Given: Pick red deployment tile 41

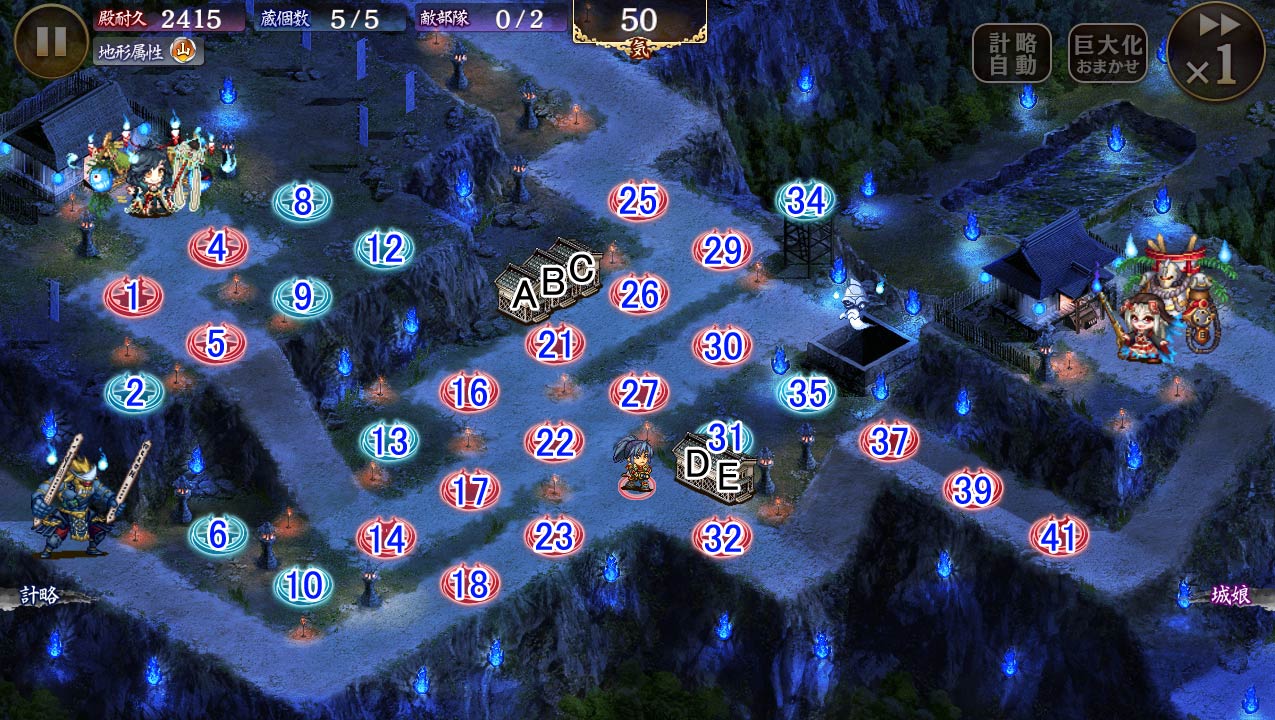Looking at the screenshot, I should (x=1058, y=538).
